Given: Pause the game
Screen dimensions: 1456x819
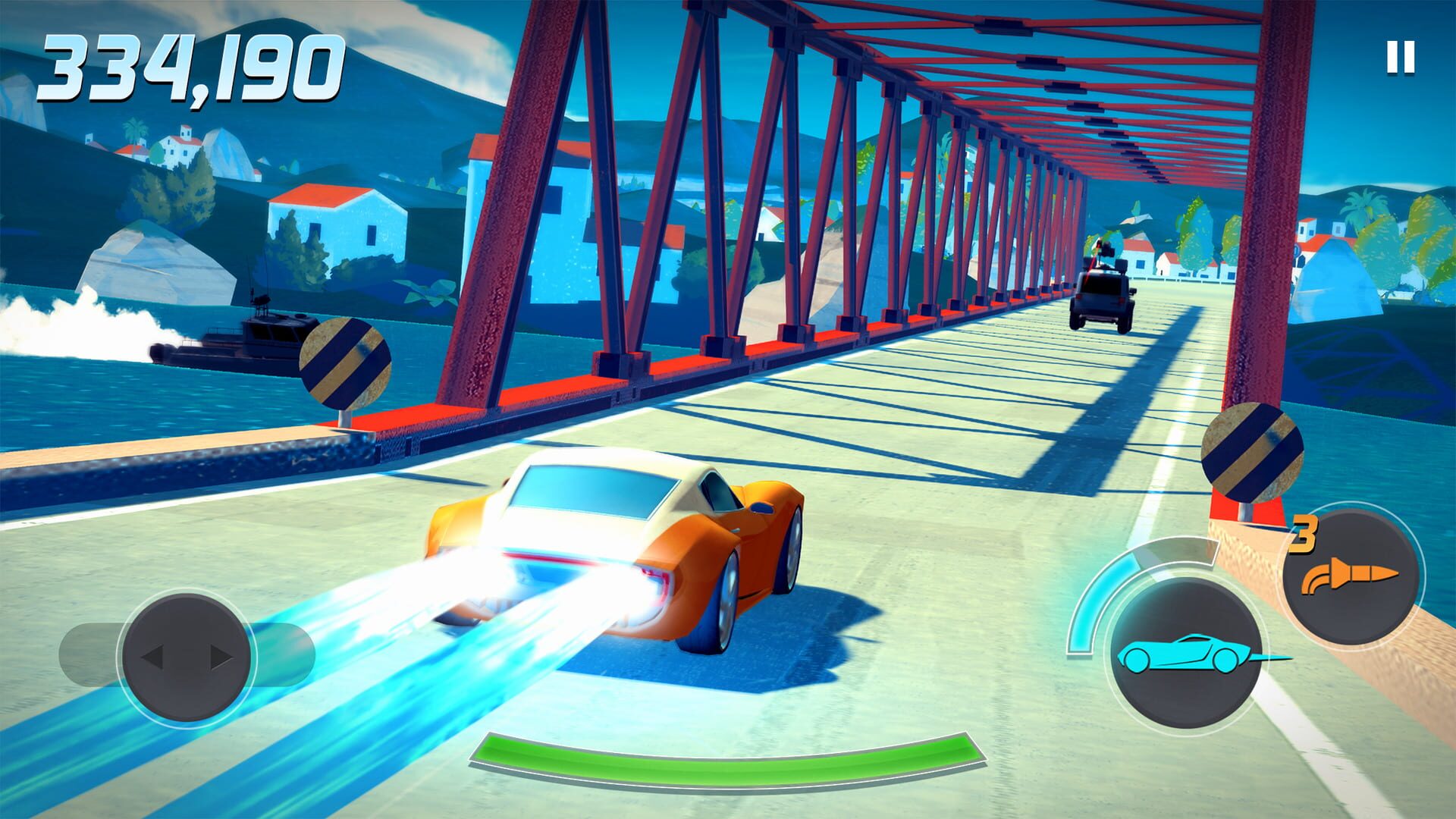Looking at the screenshot, I should point(1400,57).
